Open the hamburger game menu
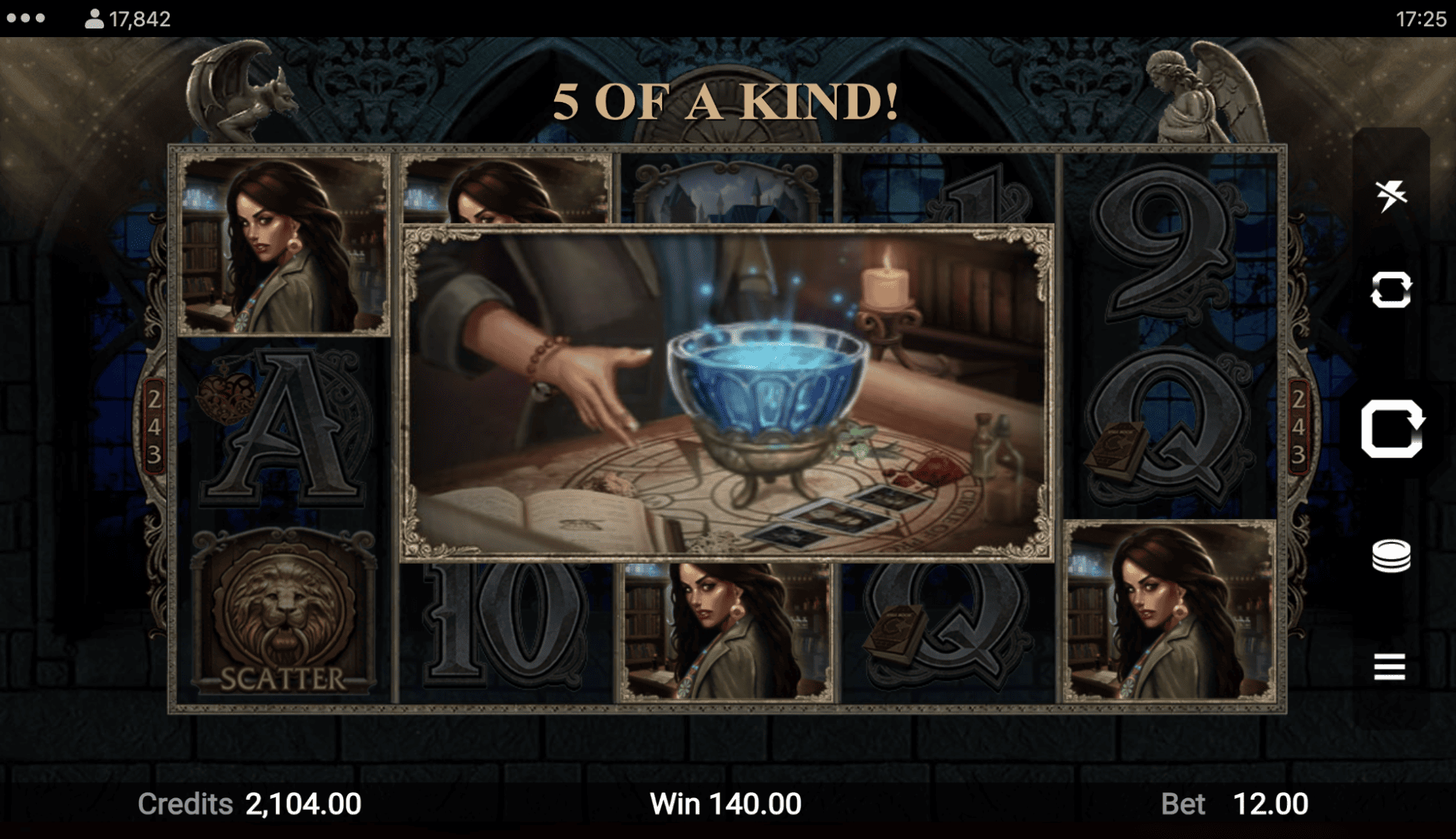Image resolution: width=1456 pixels, height=839 pixels. [1390, 666]
